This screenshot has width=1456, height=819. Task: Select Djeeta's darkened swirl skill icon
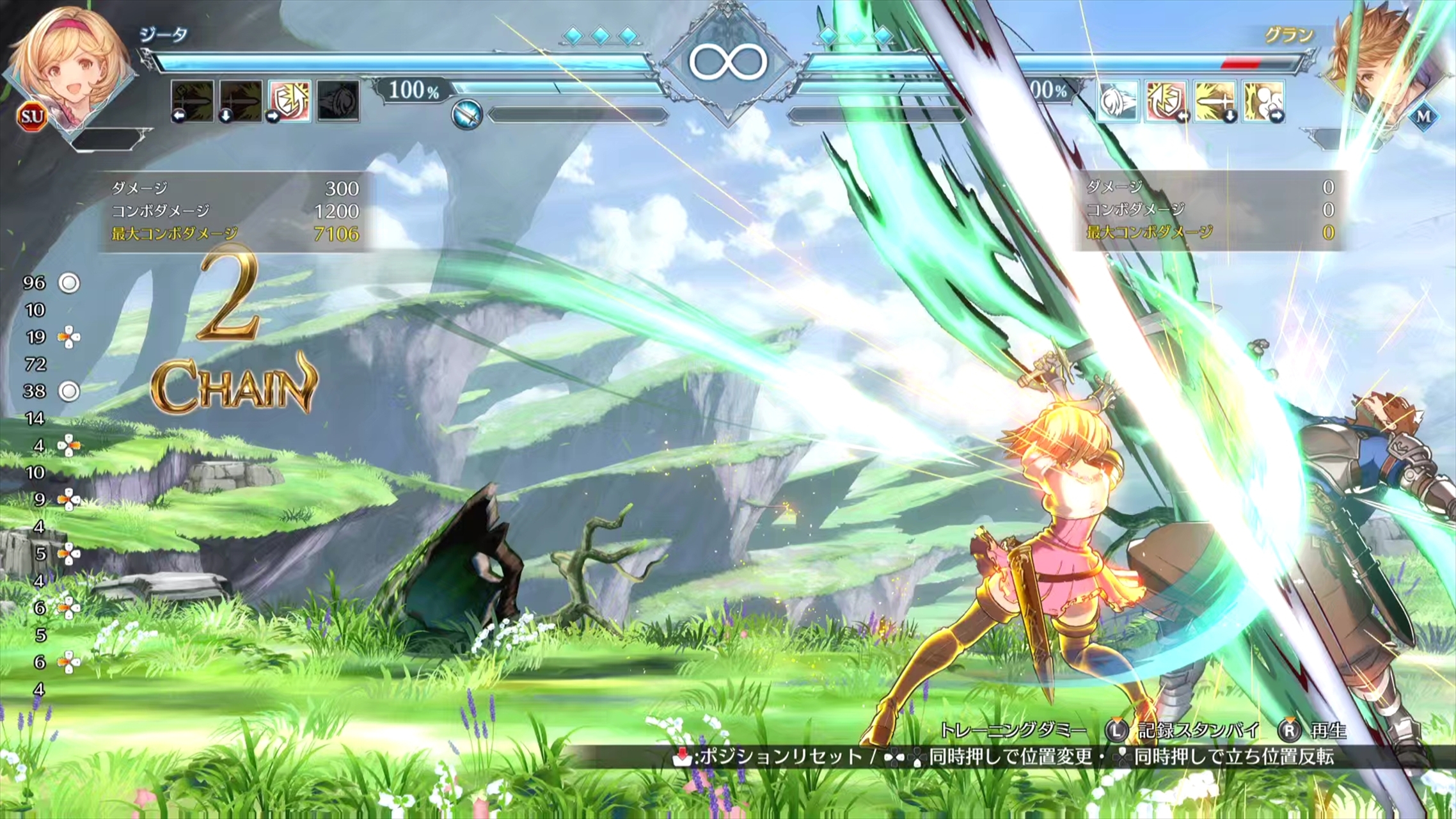coord(338,100)
